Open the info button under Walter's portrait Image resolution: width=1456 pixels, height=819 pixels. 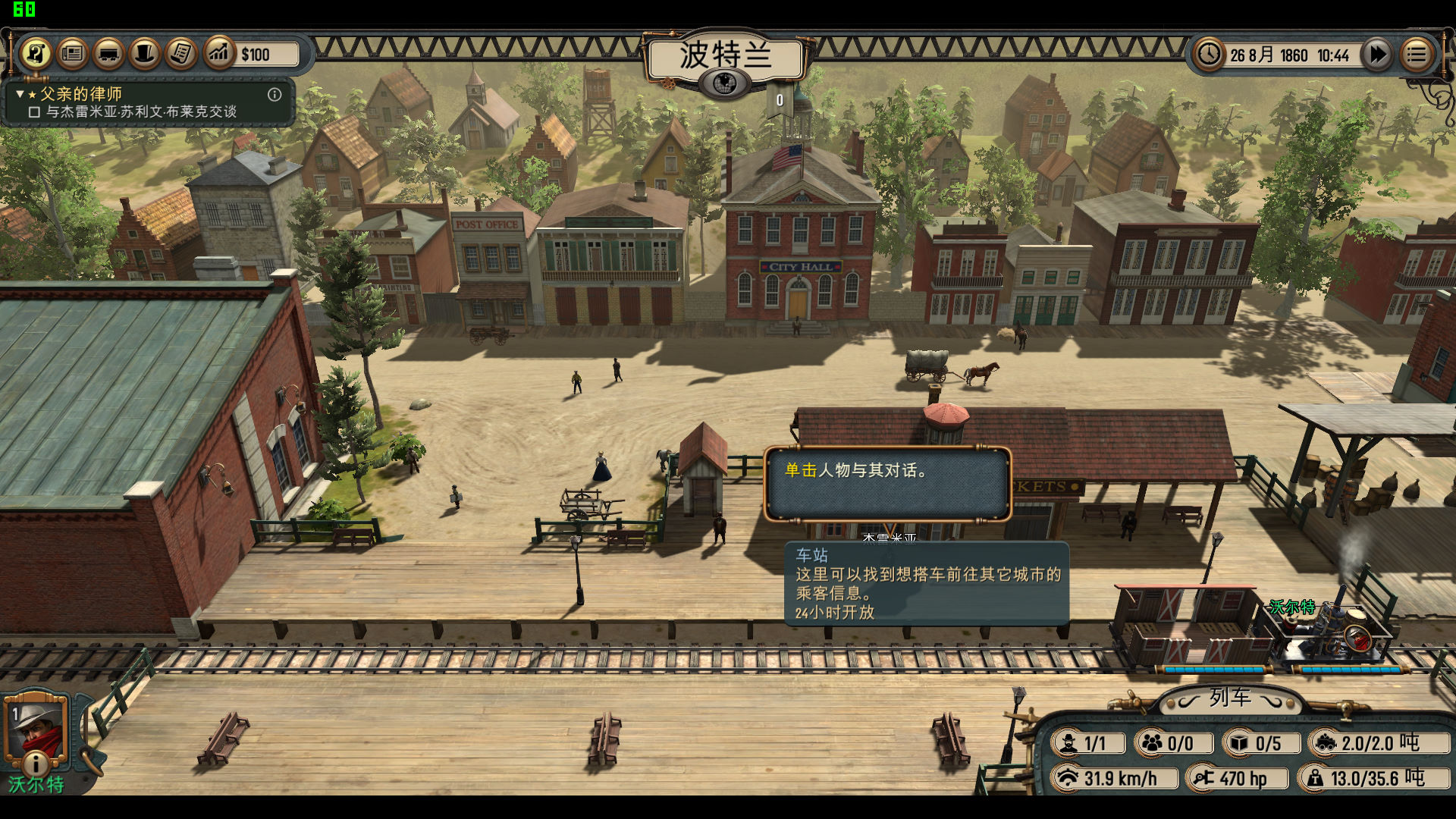point(35,762)
